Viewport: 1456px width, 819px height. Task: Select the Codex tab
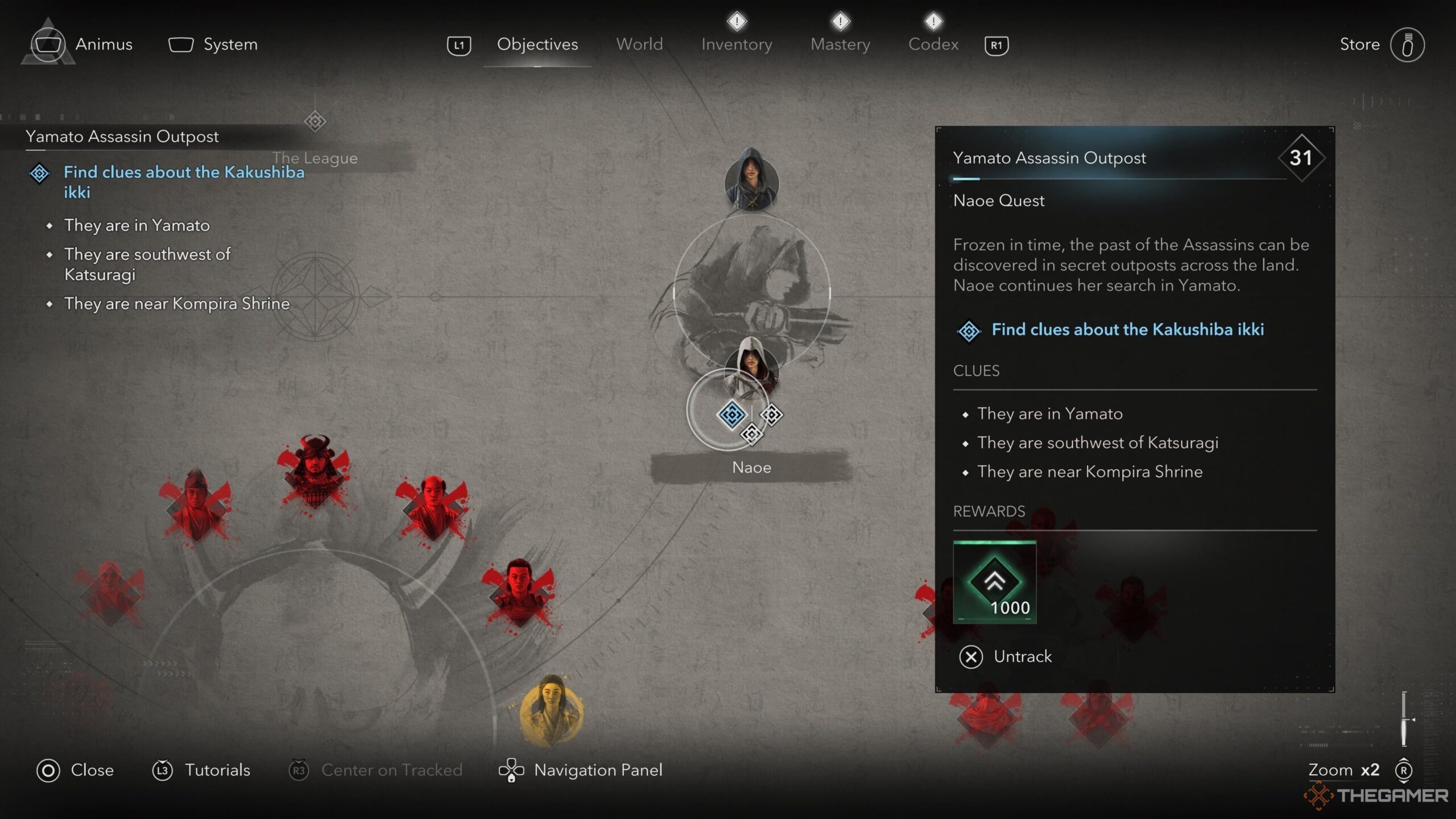[x=933, y=44]
